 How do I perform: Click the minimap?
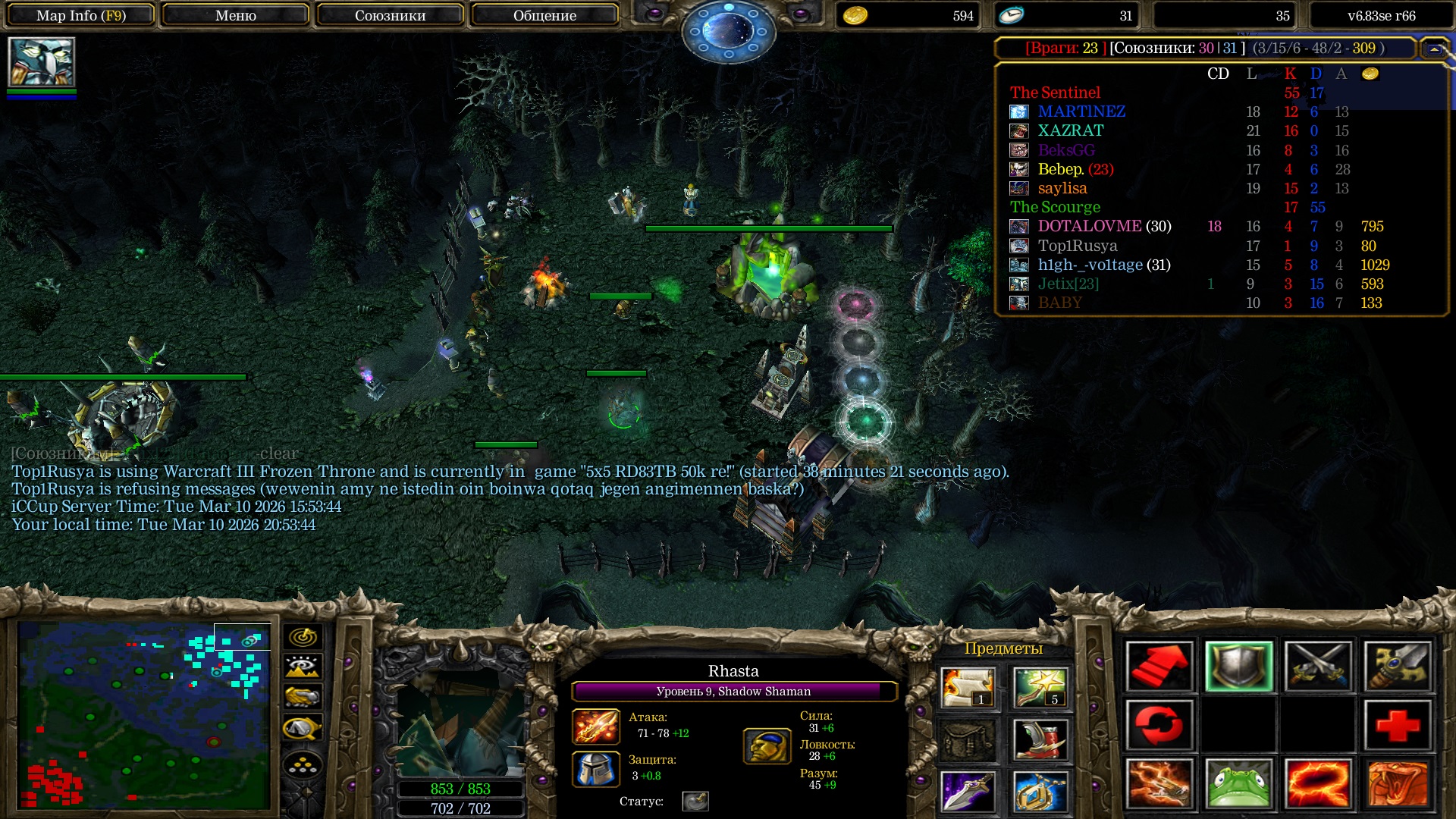coord(144,714)
